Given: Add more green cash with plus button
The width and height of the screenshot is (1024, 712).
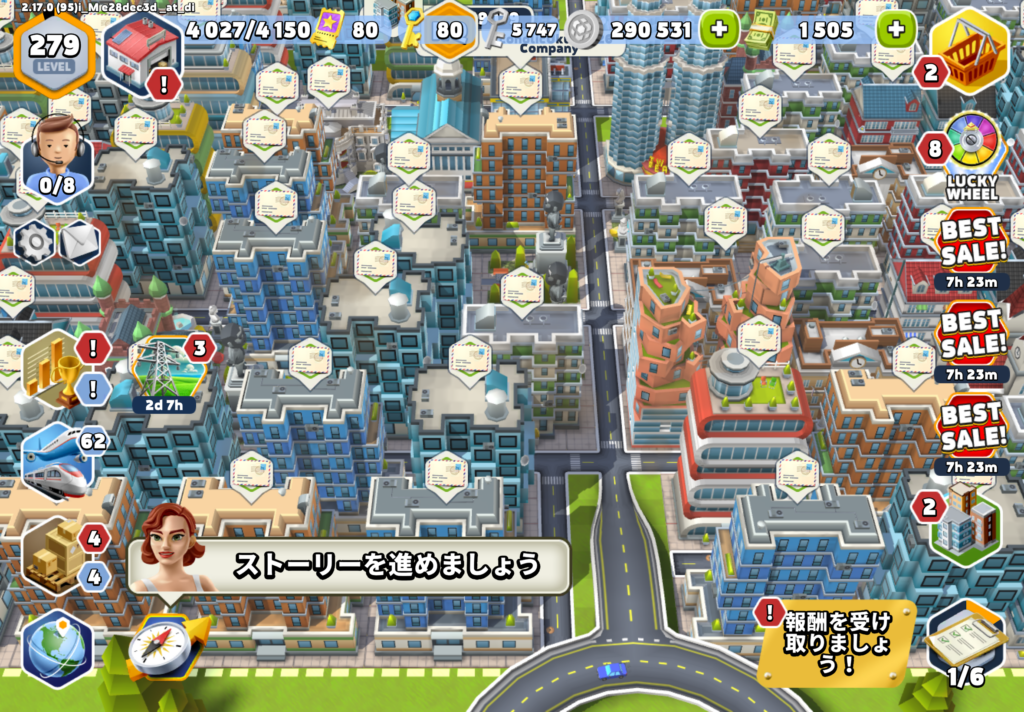Looking at the screenshot, I should [895, 29].
